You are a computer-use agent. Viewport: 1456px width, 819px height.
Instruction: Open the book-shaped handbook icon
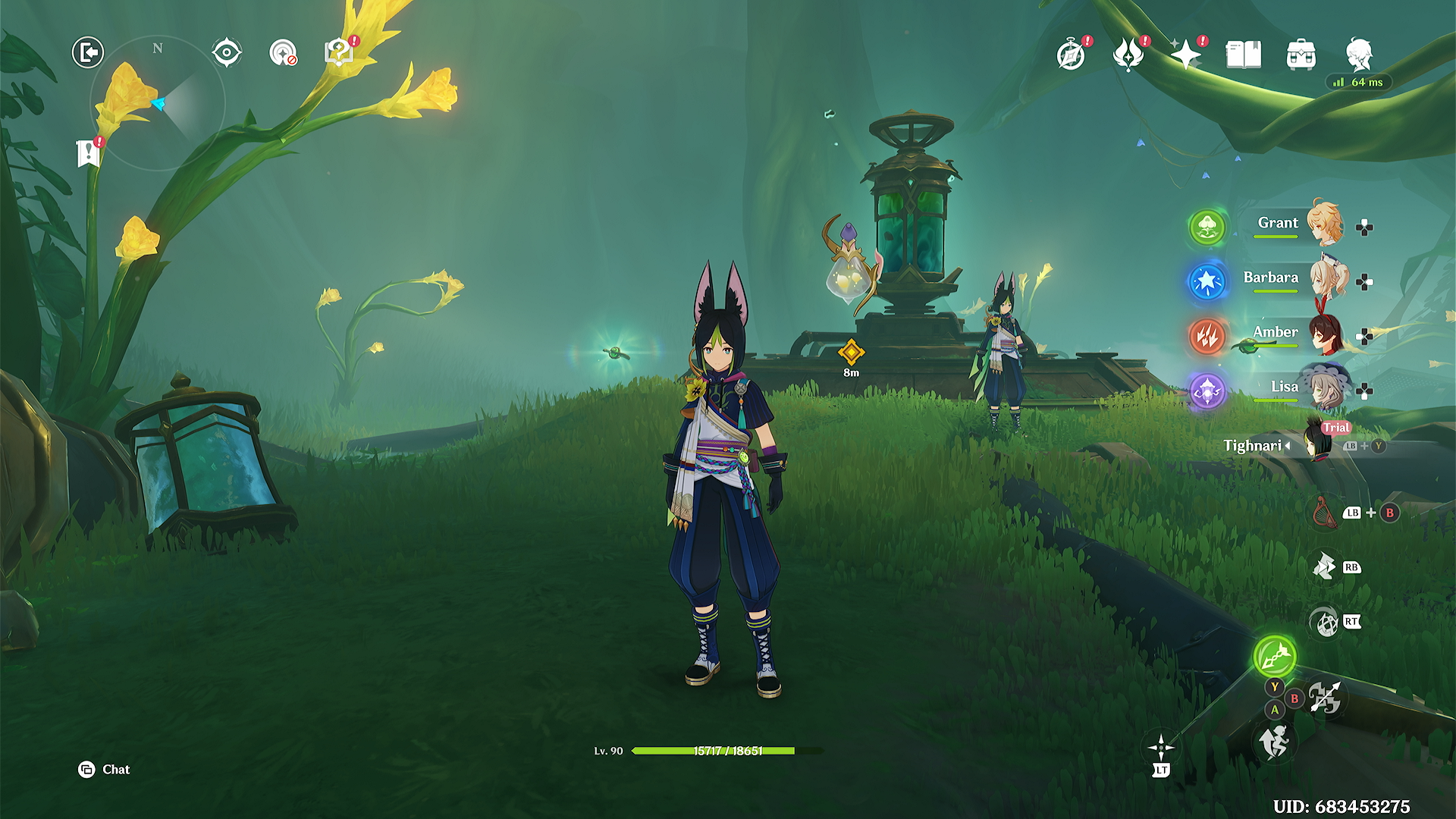pos(1243,55)
